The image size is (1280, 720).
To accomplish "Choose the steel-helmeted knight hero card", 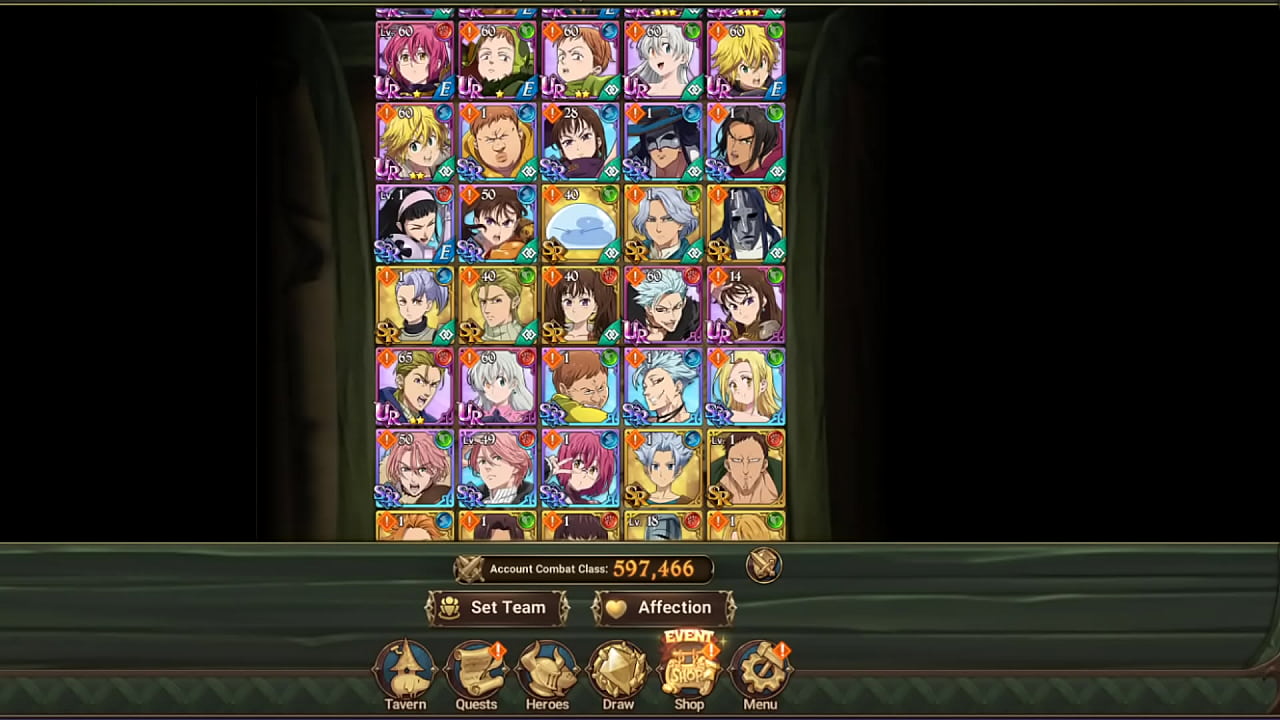I will tap(746, 223).
